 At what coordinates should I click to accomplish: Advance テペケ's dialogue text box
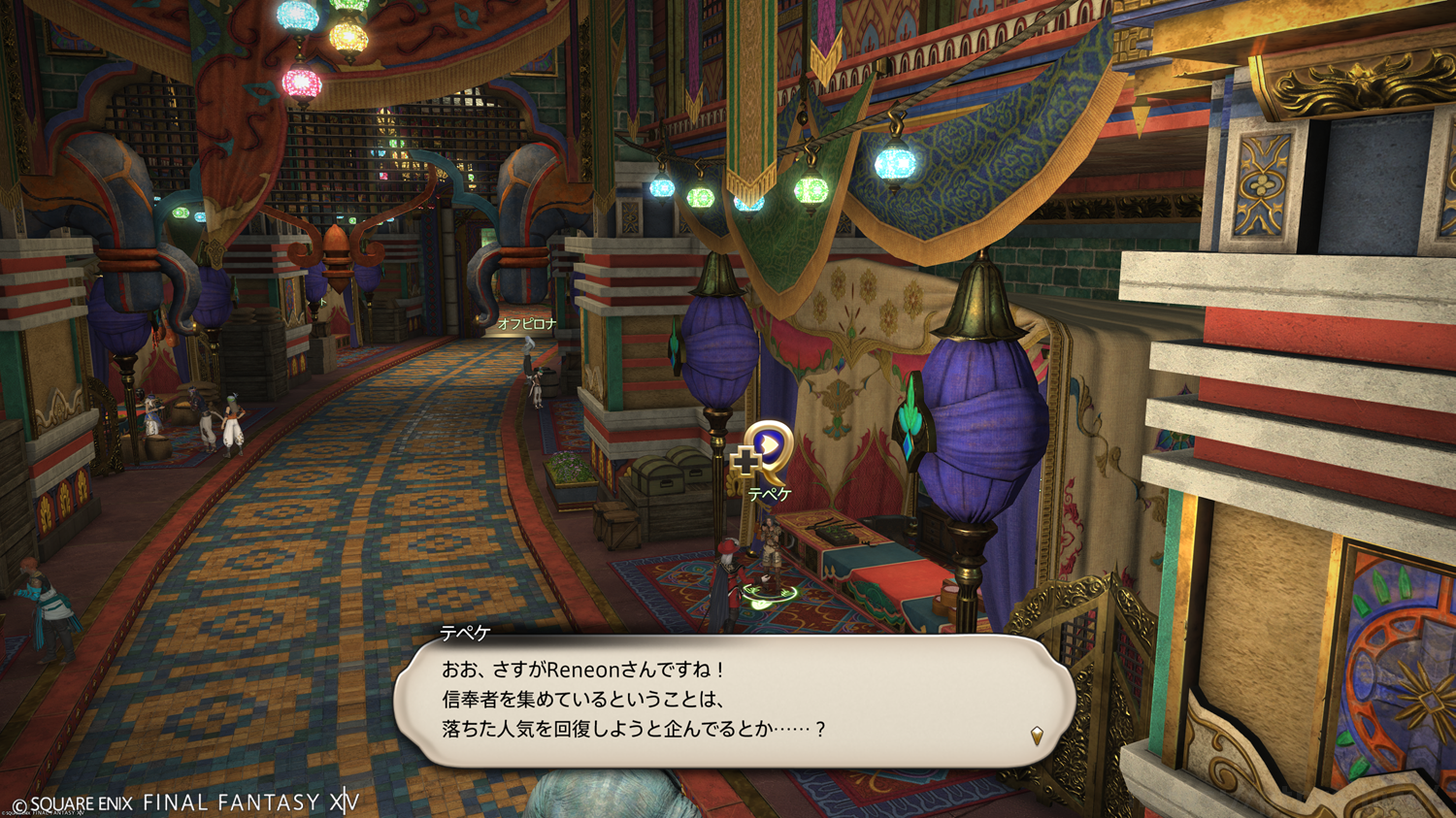[x=733, y=701]
